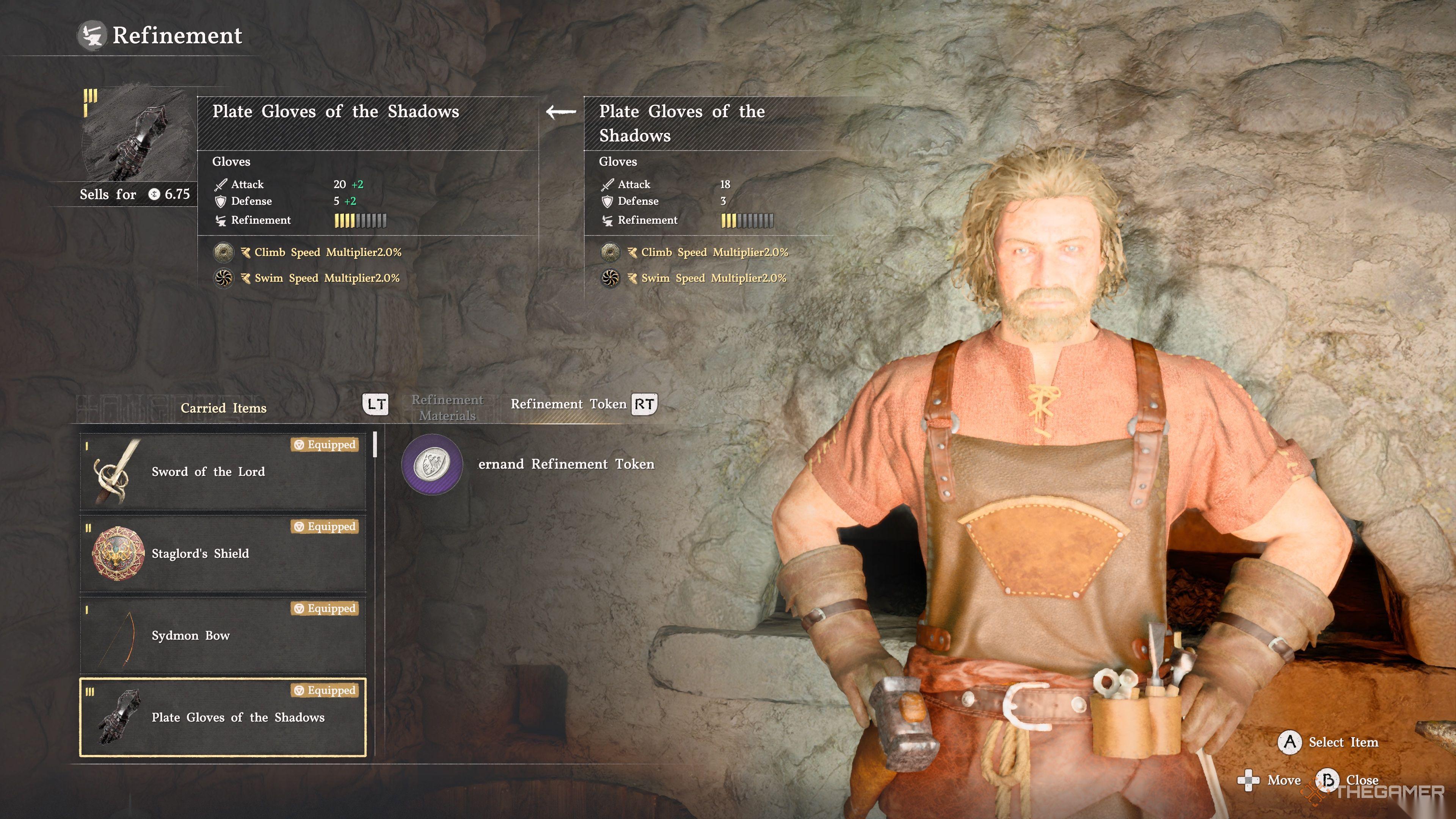Open the Refinement Token tab

pos(568,403)
